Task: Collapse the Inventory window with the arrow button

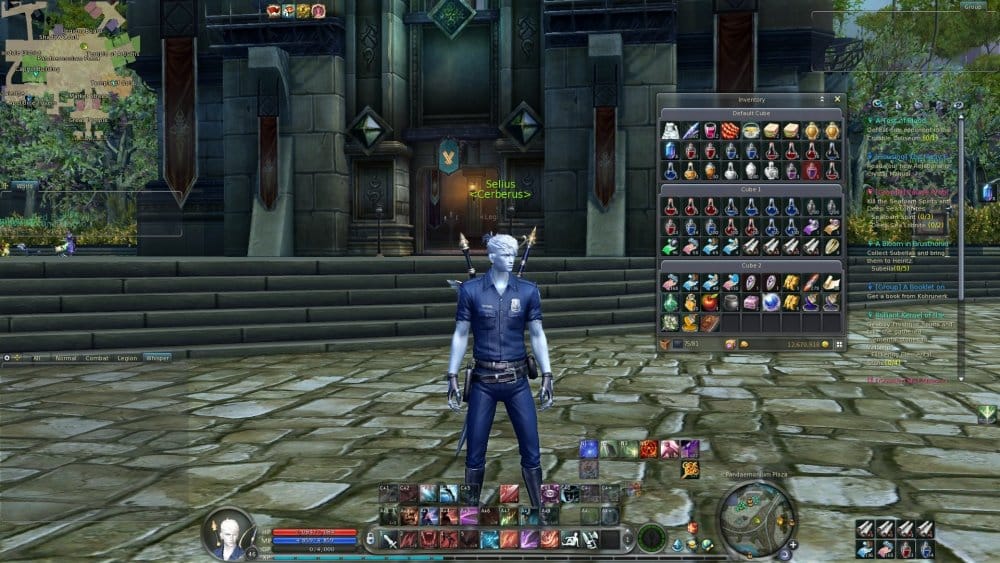Action: [x=822, y=100]
